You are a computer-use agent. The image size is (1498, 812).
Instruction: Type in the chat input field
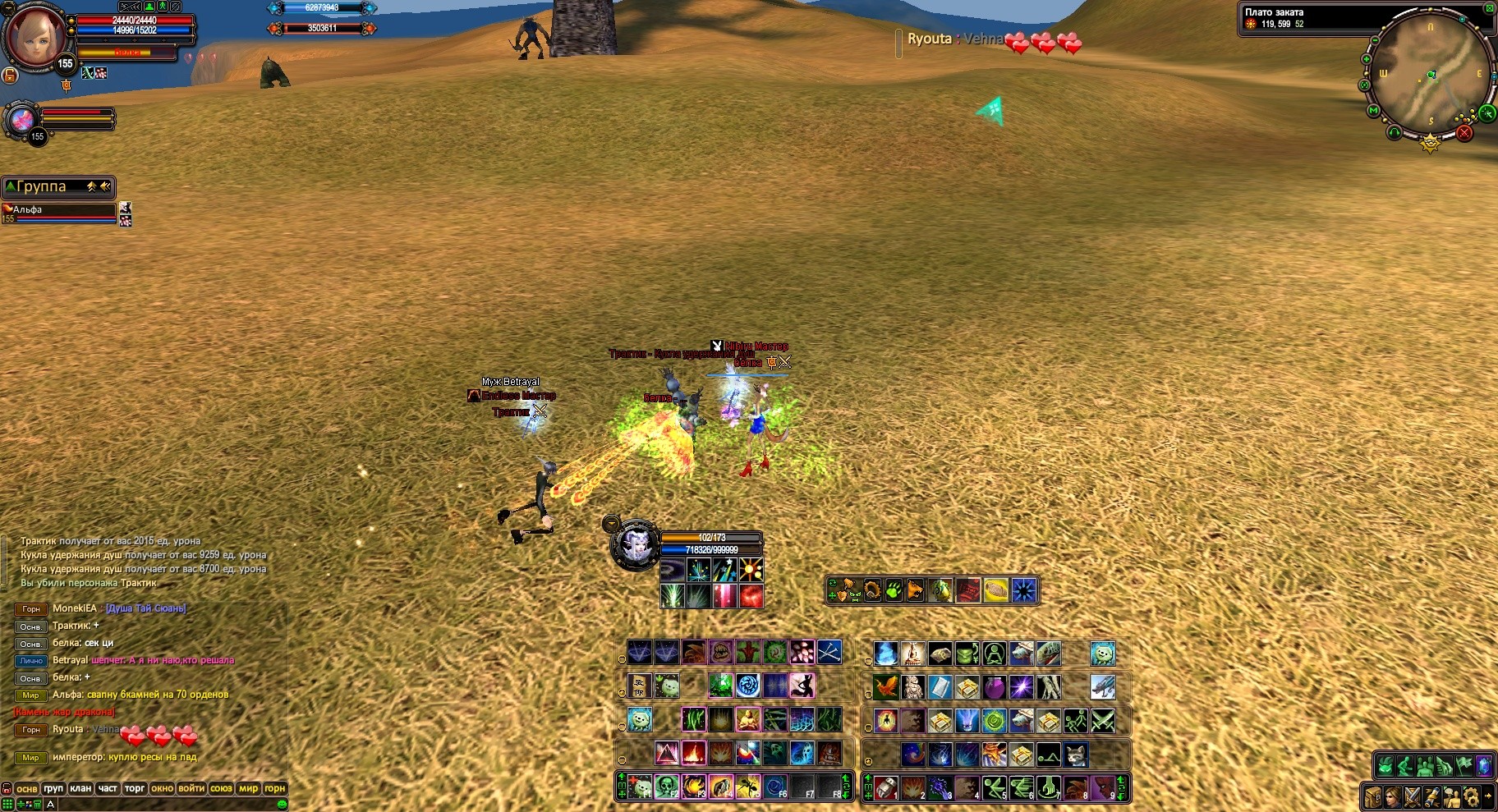(x=164, y=805)
